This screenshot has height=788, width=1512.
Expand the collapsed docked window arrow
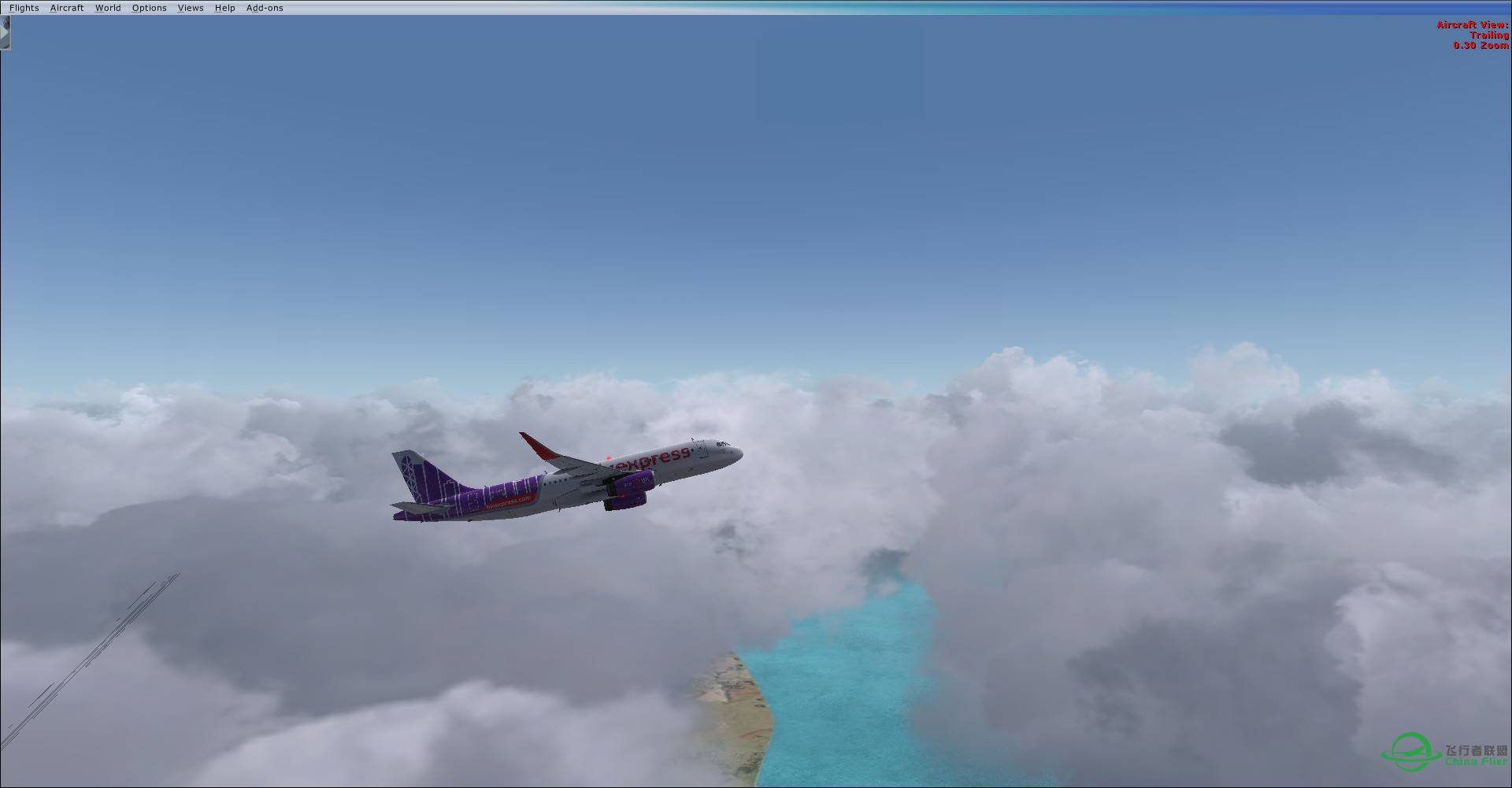point(5,33)
